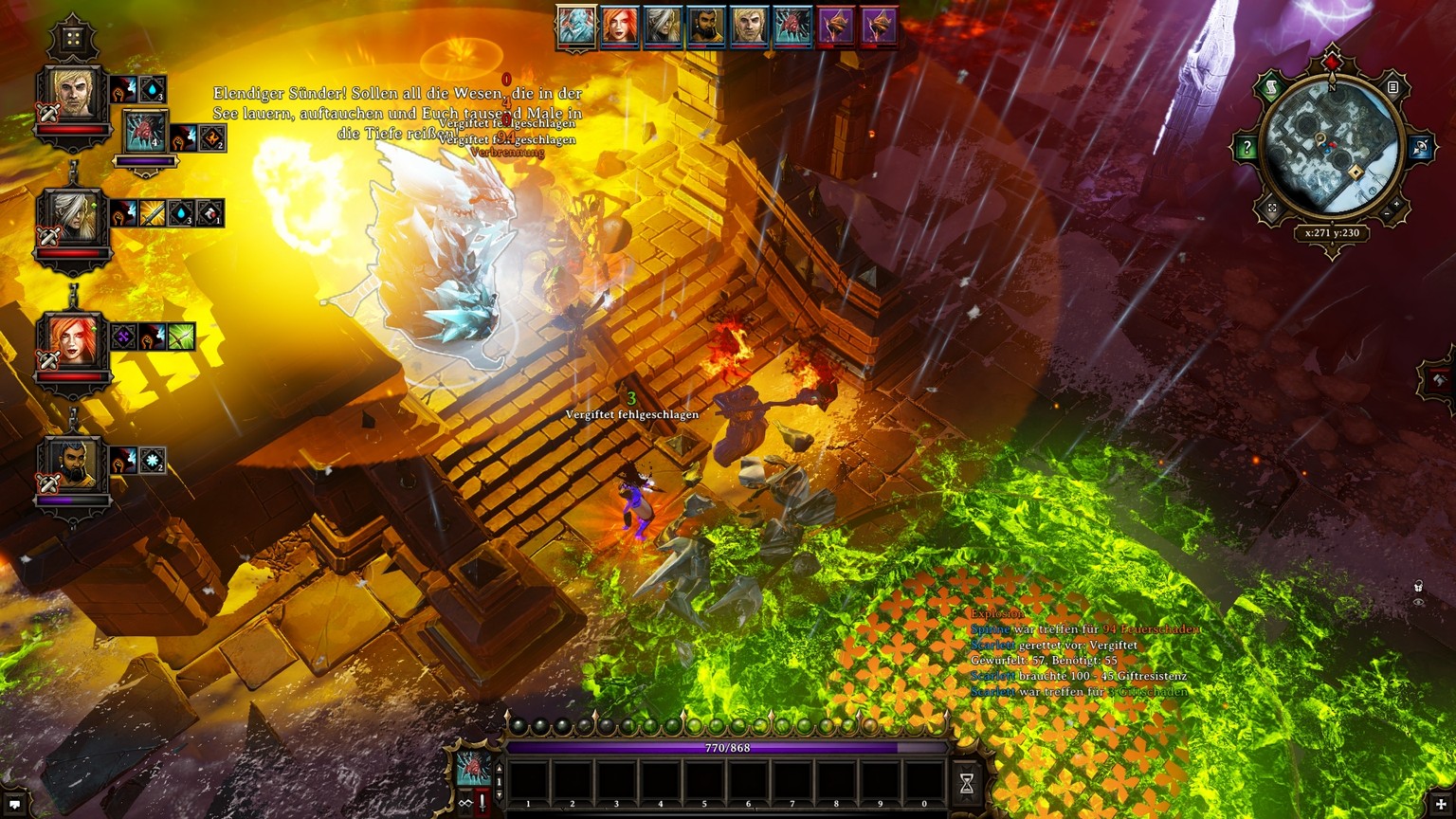Image resolution: width=1456 pixels, height=819 pixels.
Task: Select the dark-bearded companion portrait
Action: [74, 467]
